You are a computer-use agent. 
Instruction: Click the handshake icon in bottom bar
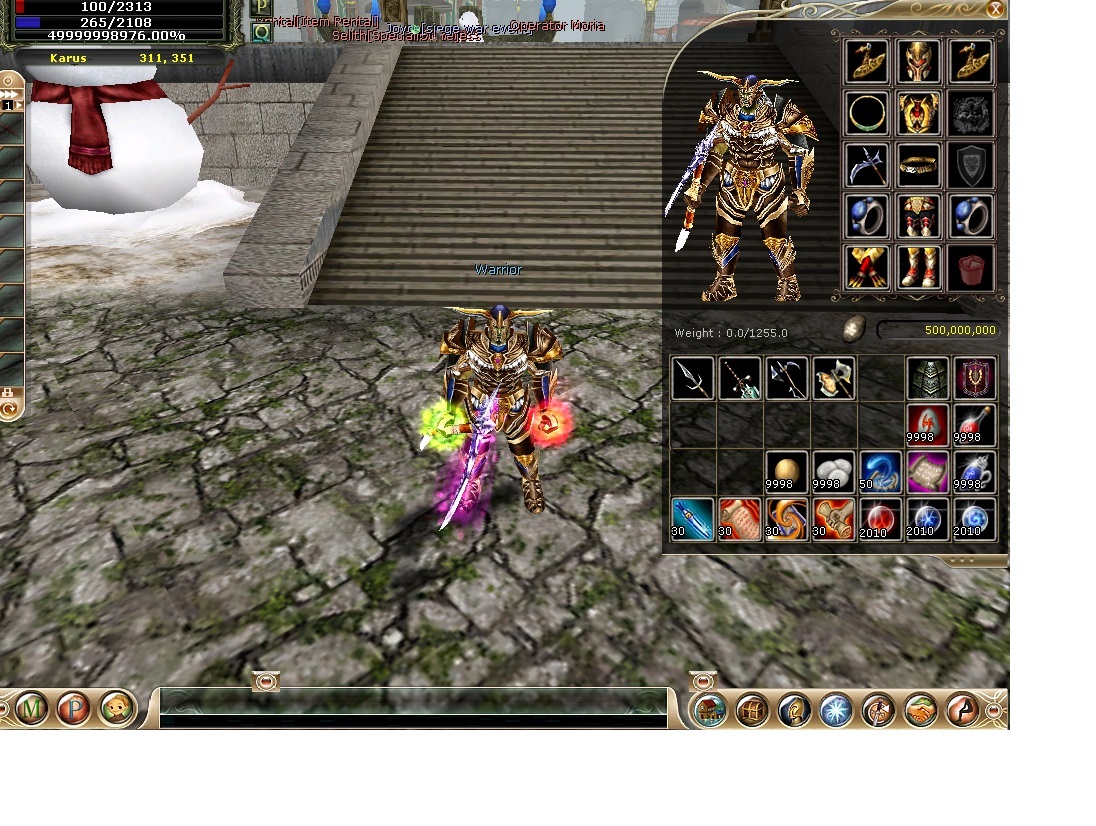(920, 710)
